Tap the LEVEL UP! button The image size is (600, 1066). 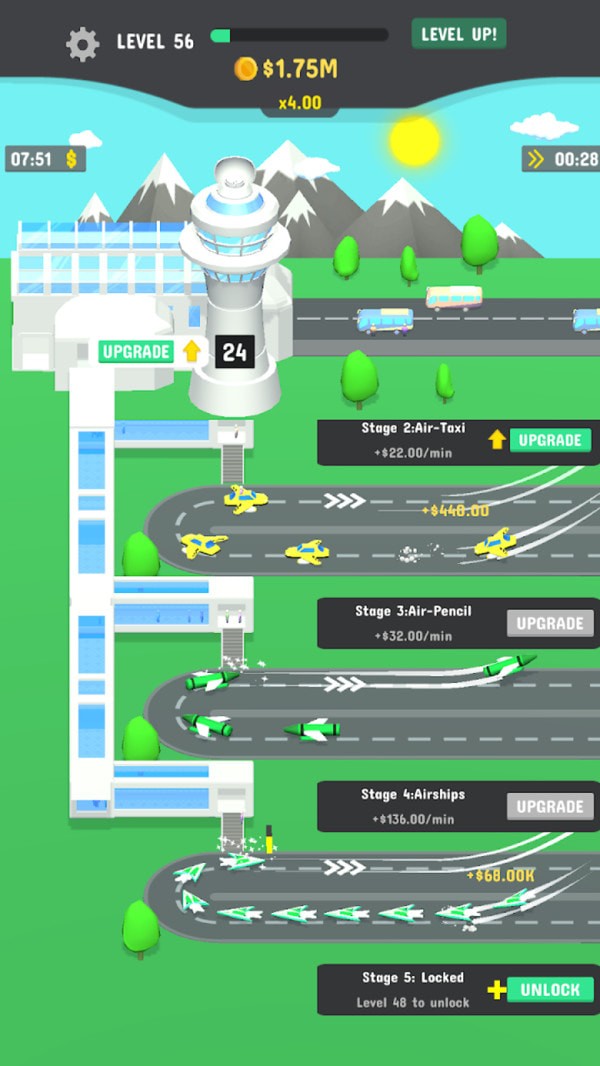point(459,34)
